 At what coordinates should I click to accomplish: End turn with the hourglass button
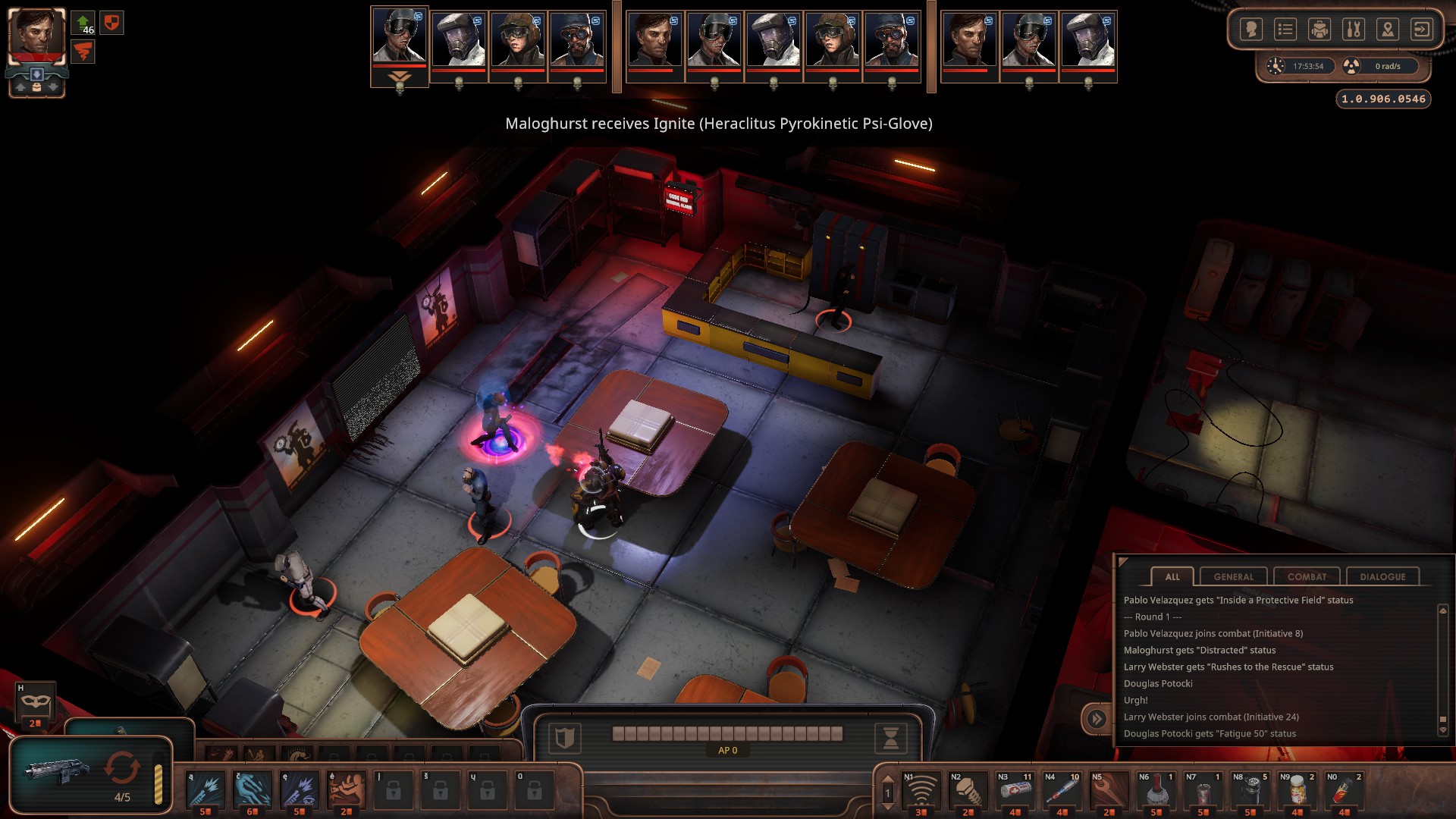point(890,737)
